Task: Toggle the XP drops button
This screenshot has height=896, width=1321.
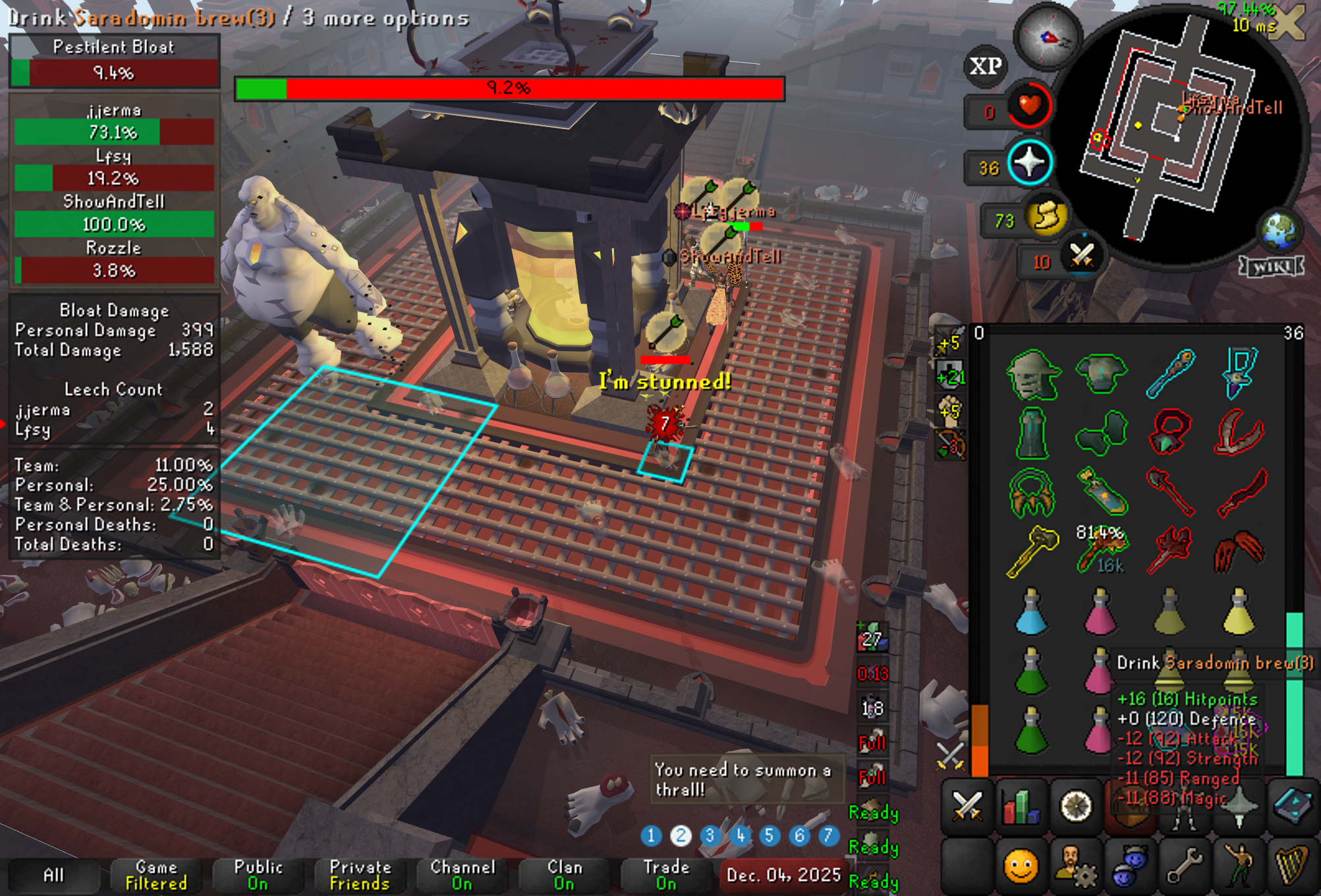Action: tap(986, 66)
